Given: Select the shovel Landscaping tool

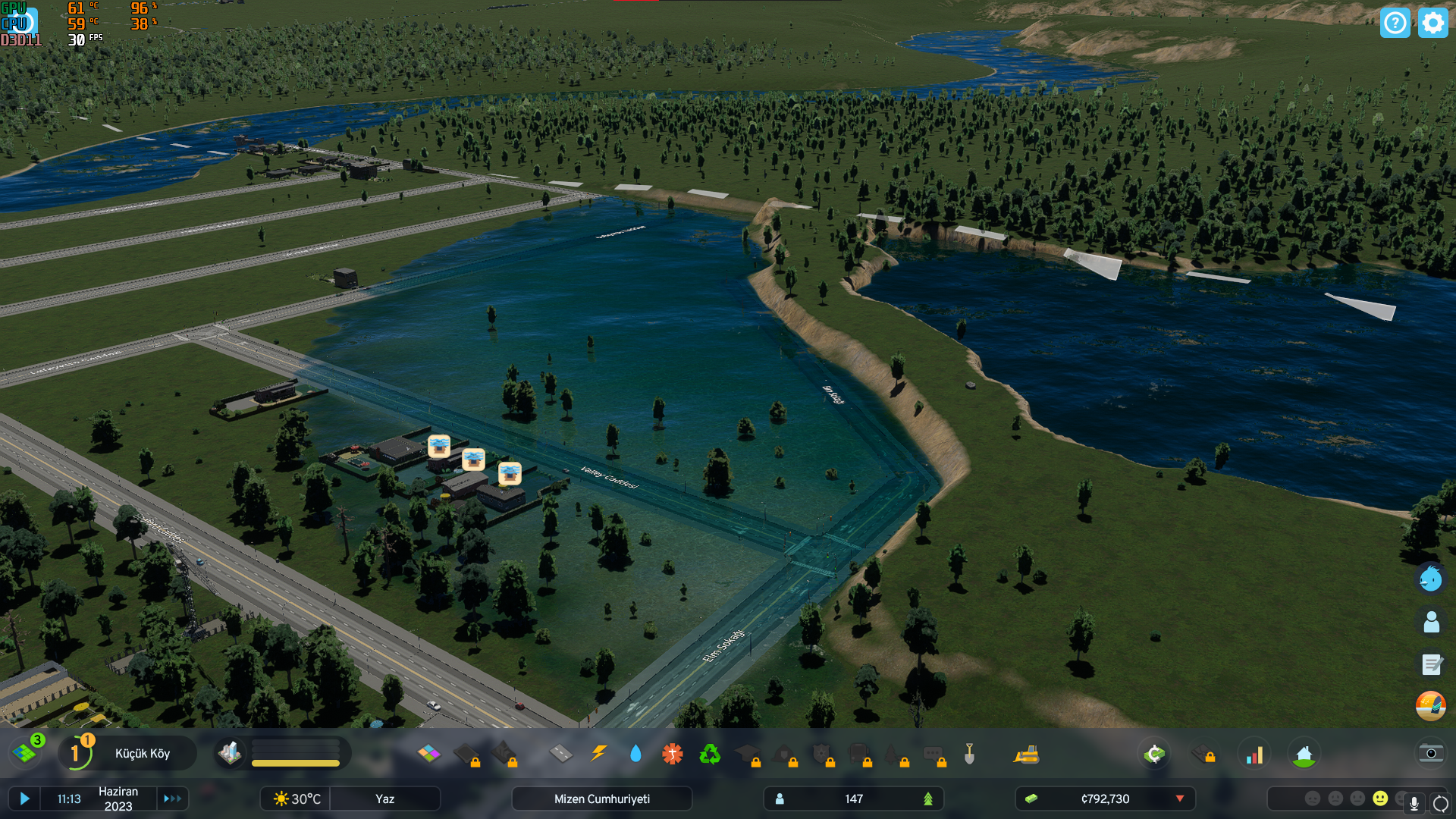Looking at the screenshot, I should 969,754.
